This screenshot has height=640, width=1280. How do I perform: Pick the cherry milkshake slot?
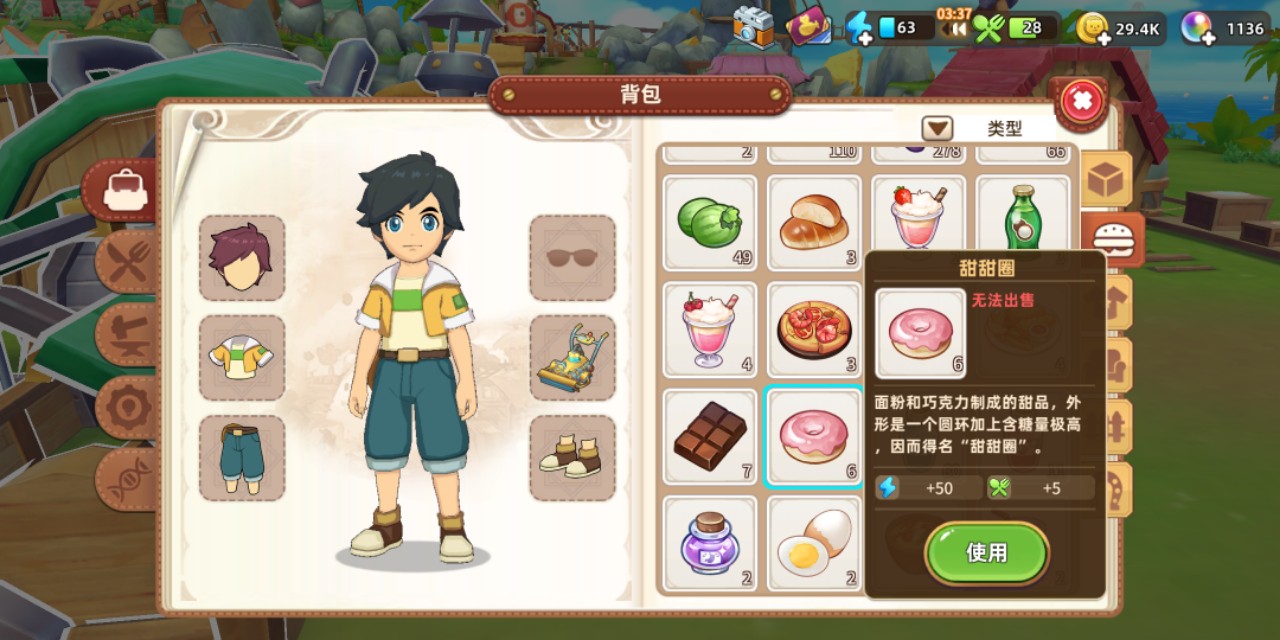pos(710,329)
